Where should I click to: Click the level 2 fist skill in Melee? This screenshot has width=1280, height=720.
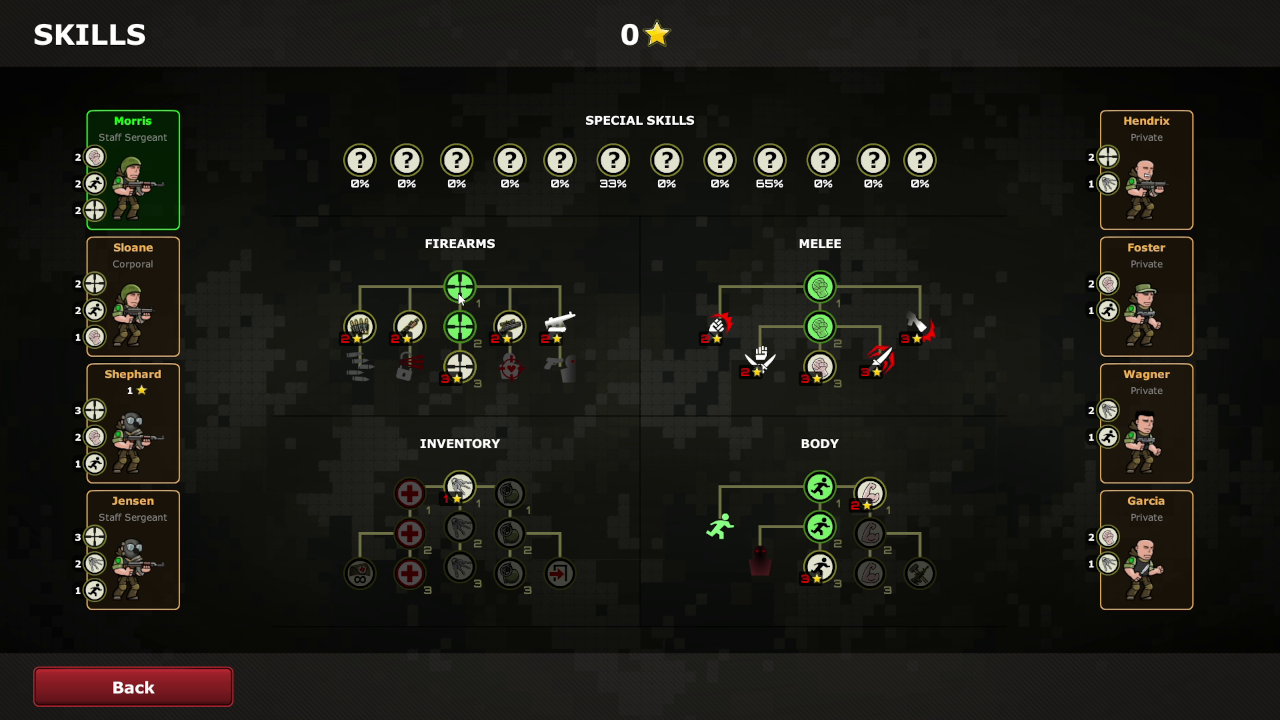[820, 326]
